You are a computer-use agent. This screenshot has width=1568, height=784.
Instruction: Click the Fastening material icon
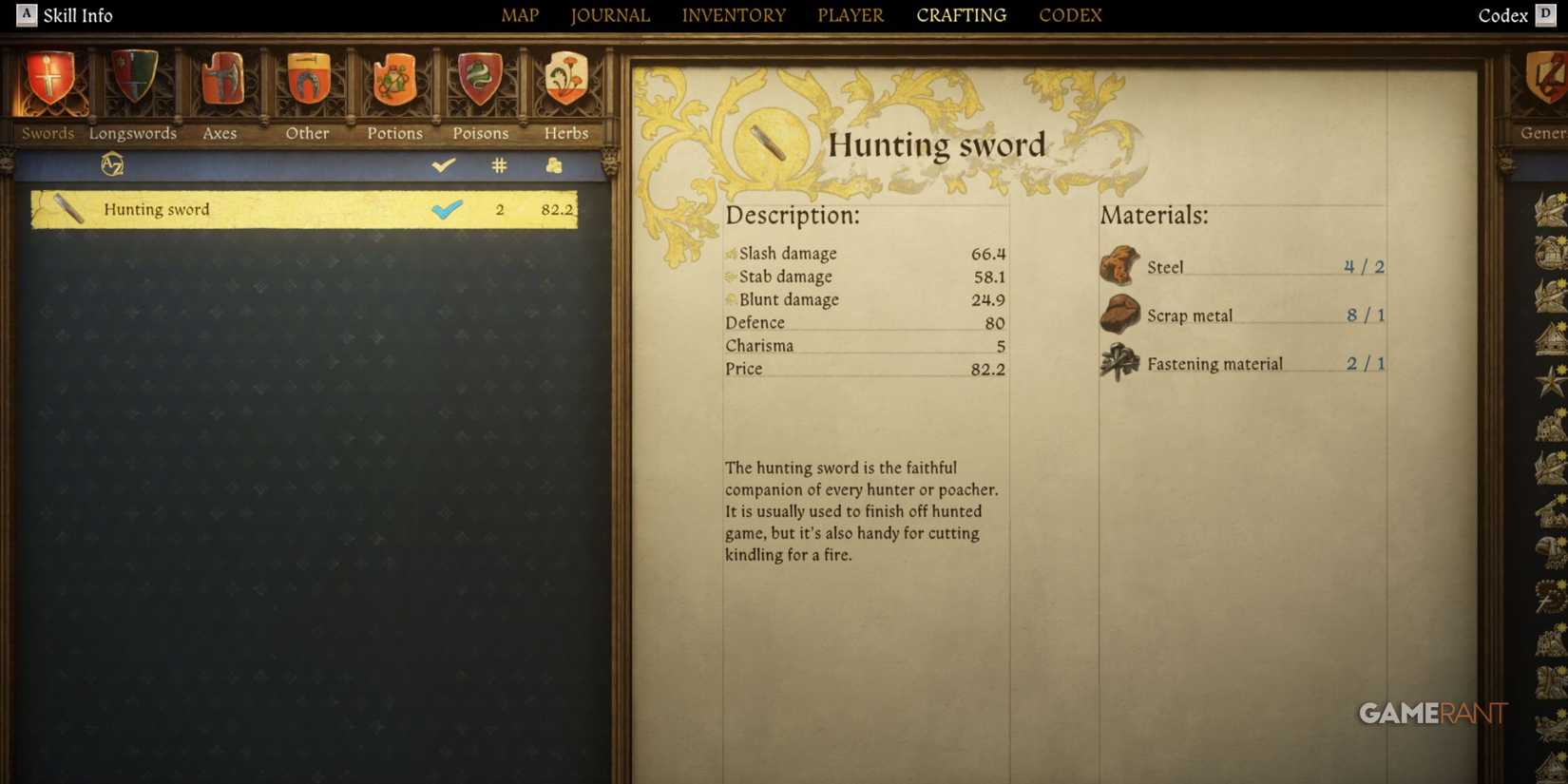click(x=1119, y=361)
